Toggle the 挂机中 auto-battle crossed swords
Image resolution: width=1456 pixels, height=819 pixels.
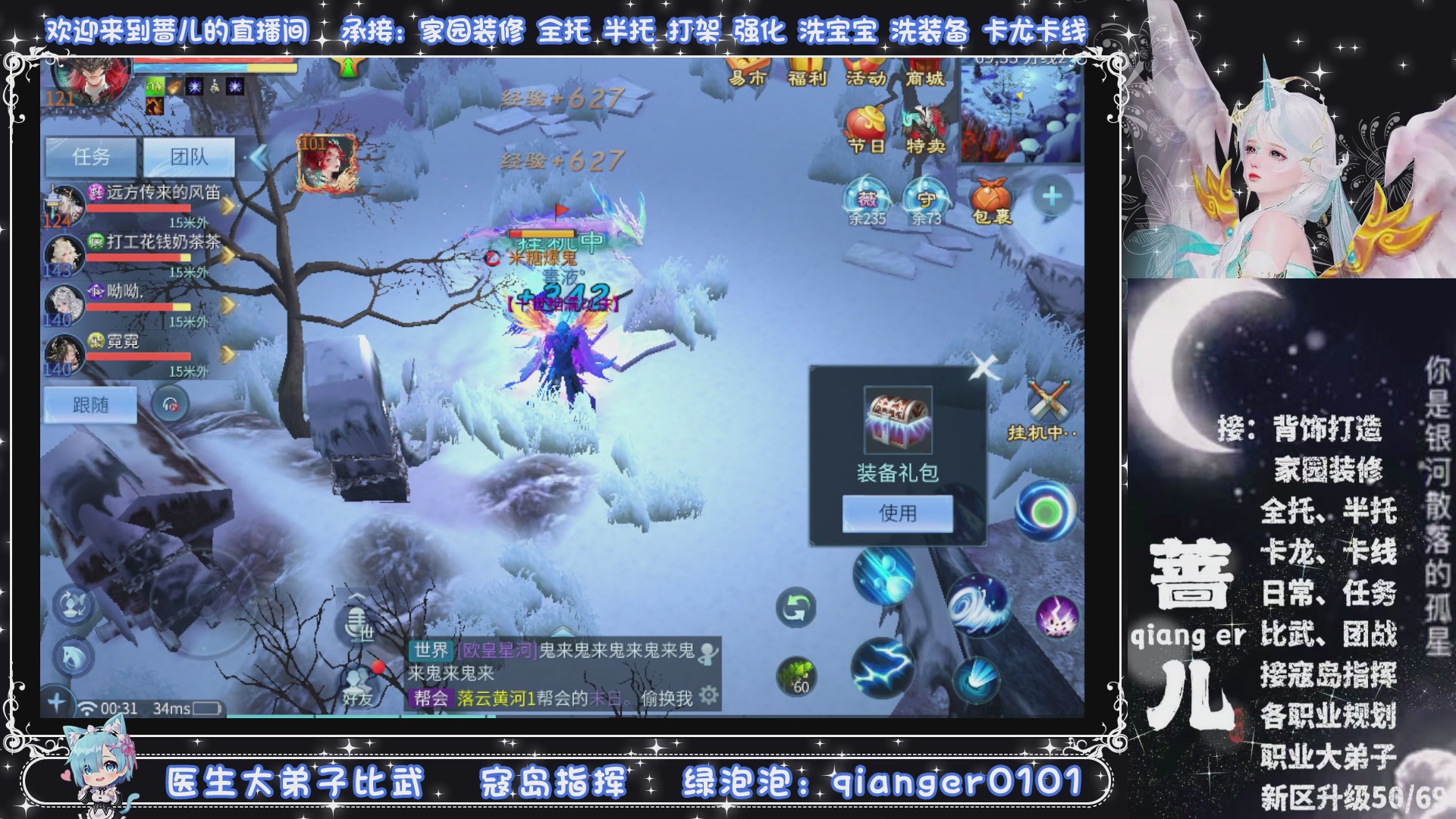tap(1048, 398)
